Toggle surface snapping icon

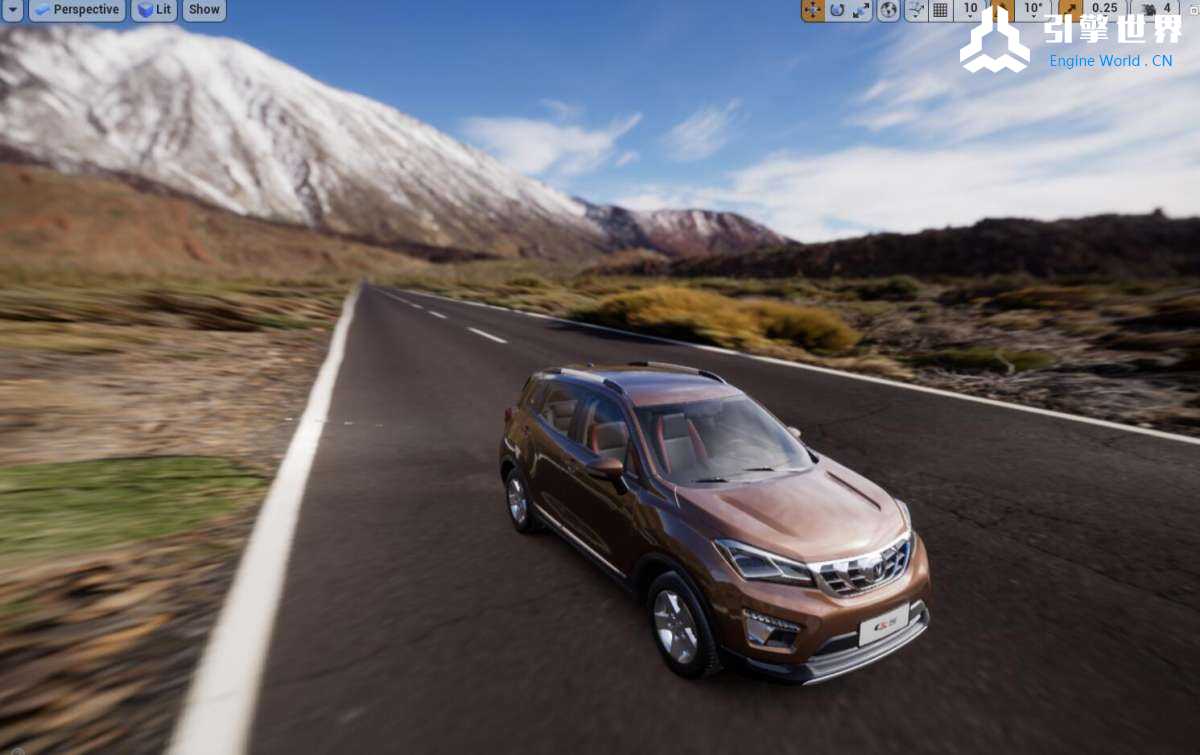tap(915, 10)
